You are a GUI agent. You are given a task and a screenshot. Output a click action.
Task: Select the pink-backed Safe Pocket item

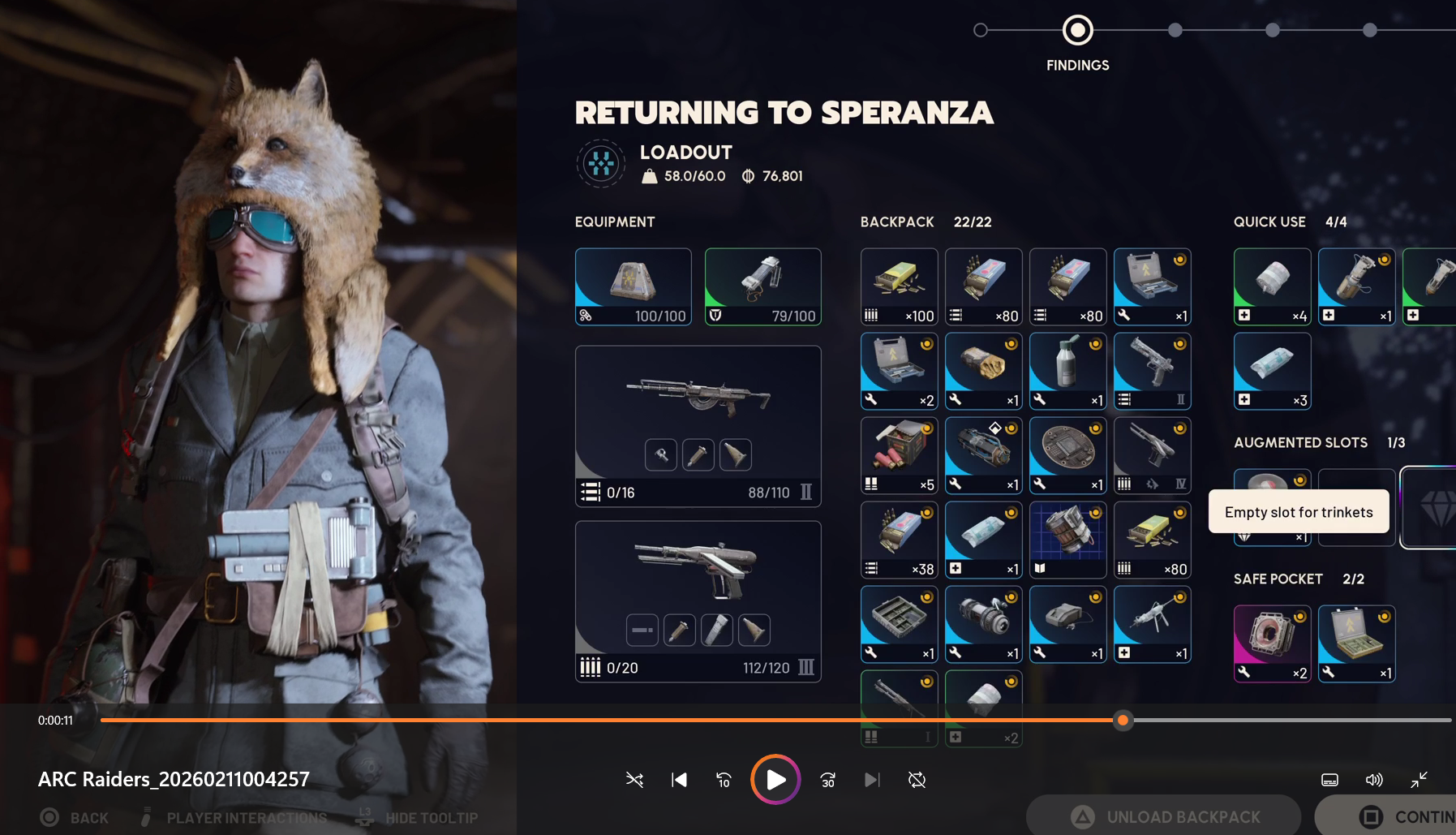[x=1272, y=643]
